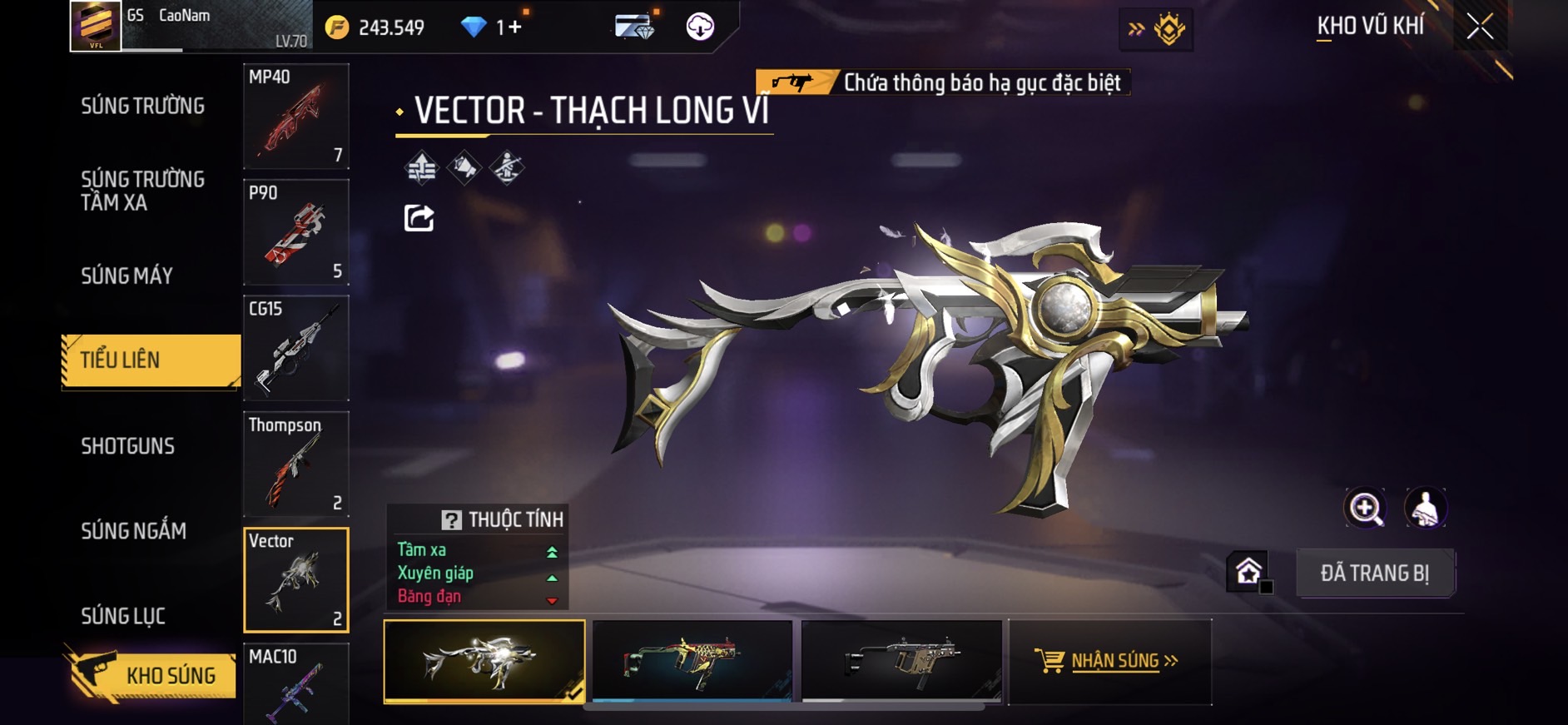Click the Đã Trang Bị button
Screen dimensions: 1568x725
point(1374,573)
